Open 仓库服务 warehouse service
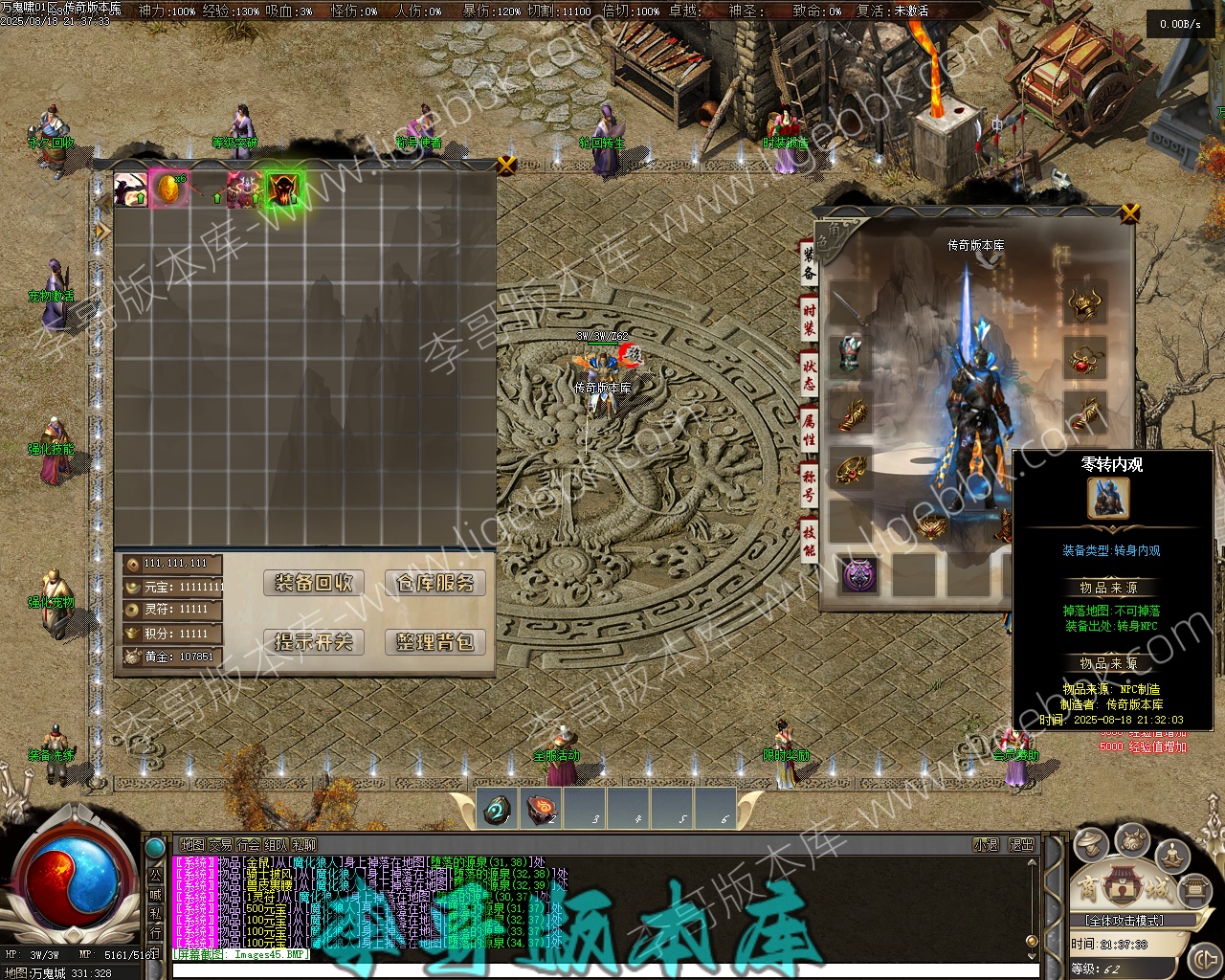The height and width of the screenshot is (980, 1225). 435,583
